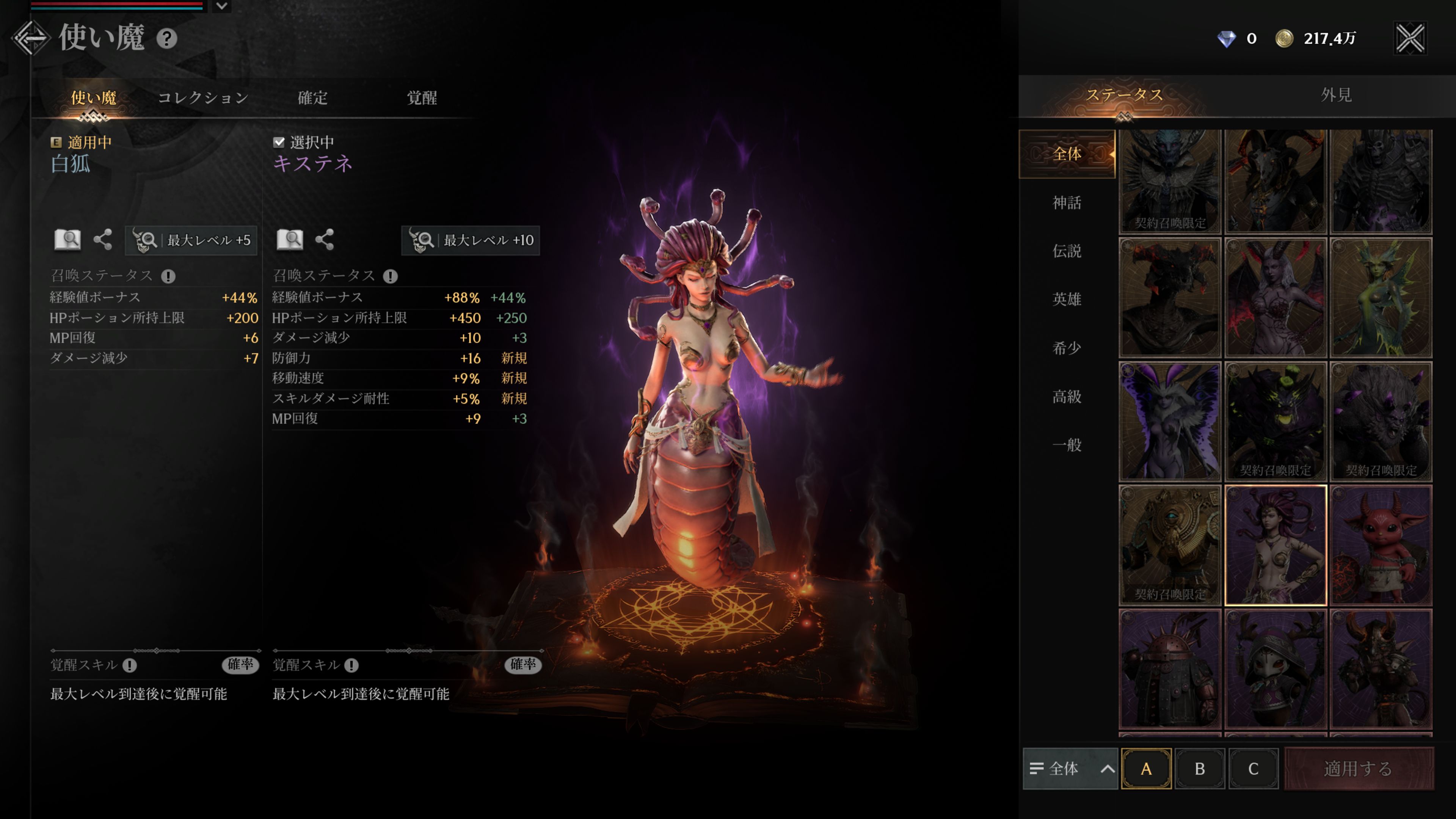Filter familiars by 神話 rarity
The width and height of the screenshot is (1456, 819).
click(1067, 202)
